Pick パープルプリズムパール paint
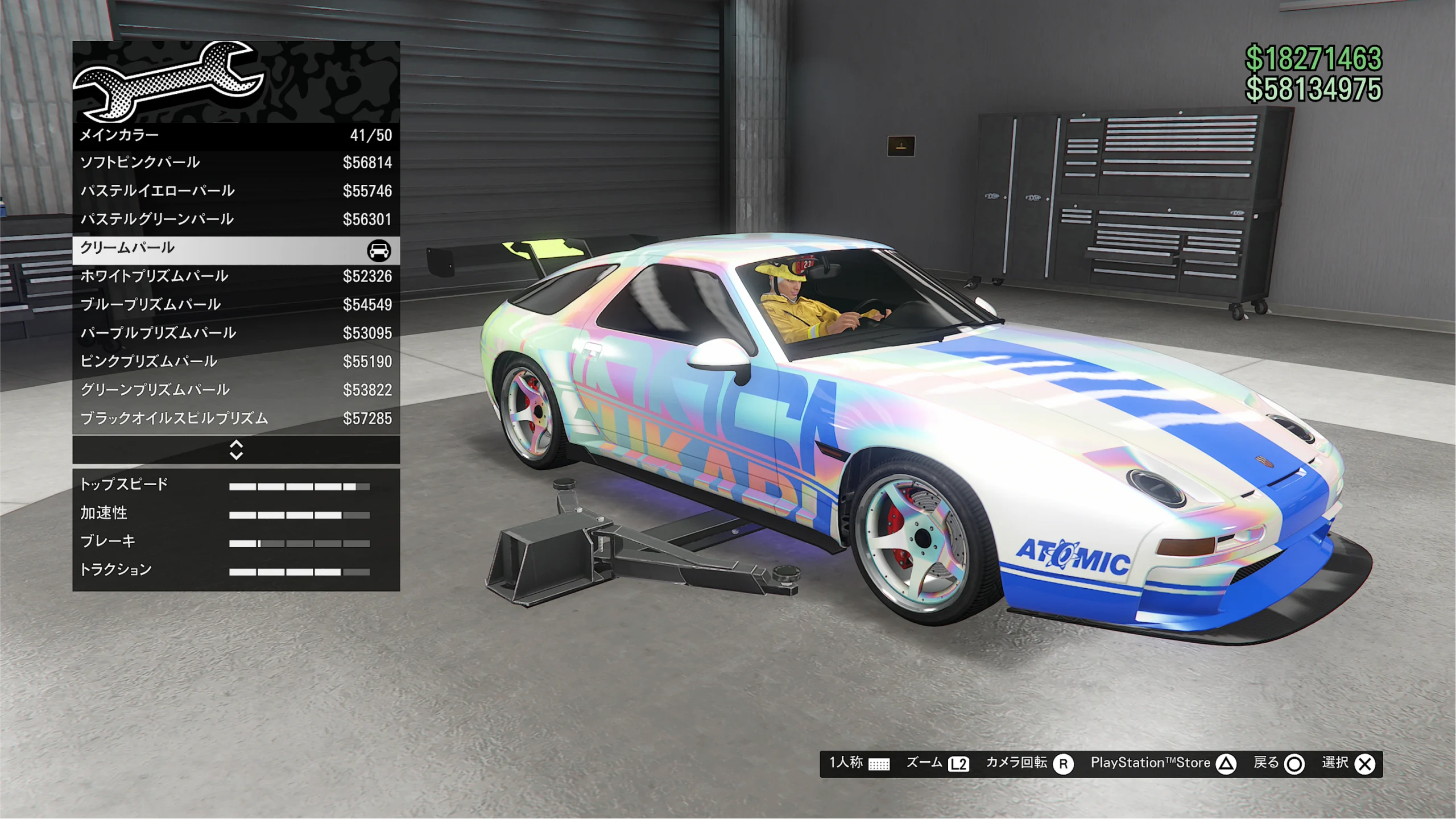 coord(236,333)
